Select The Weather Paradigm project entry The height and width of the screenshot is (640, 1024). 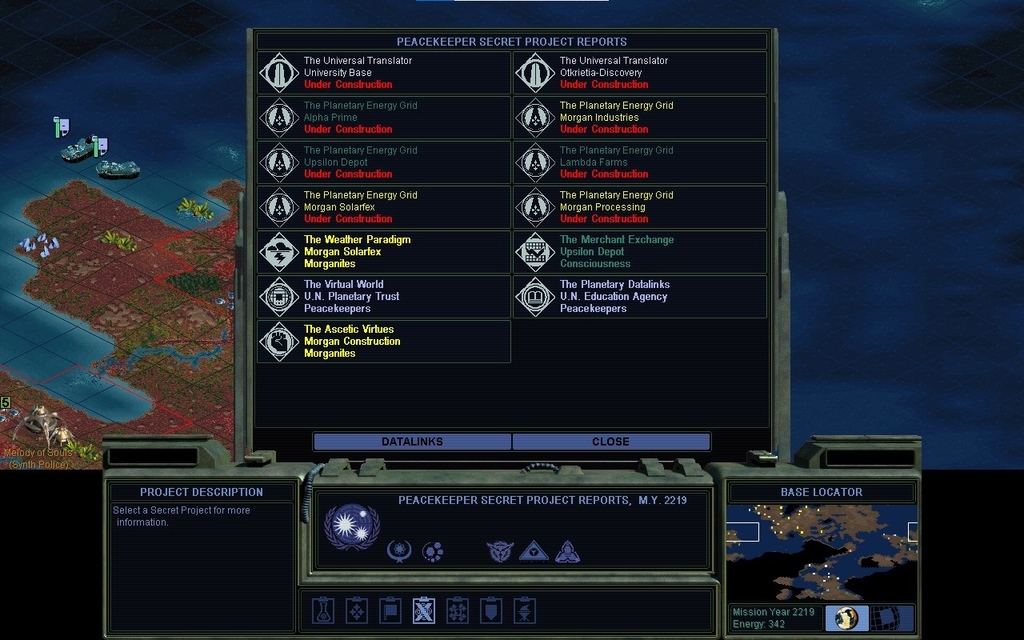pos(384,252)
